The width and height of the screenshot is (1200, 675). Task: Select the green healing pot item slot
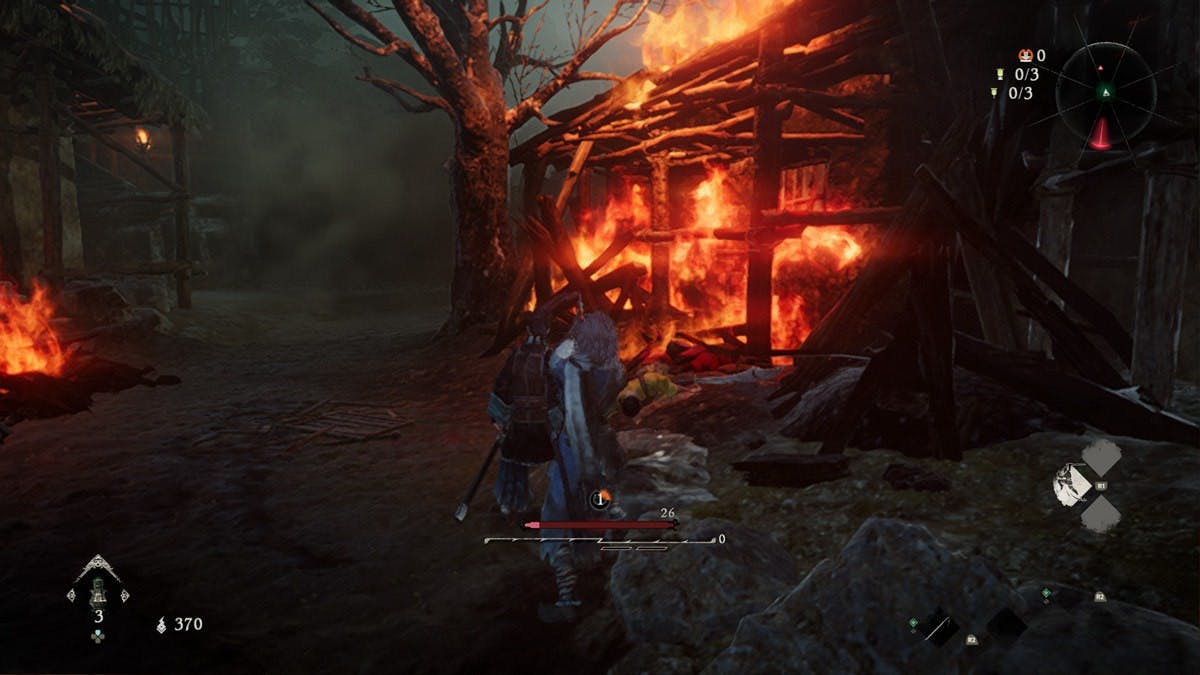tap(98, 592)
